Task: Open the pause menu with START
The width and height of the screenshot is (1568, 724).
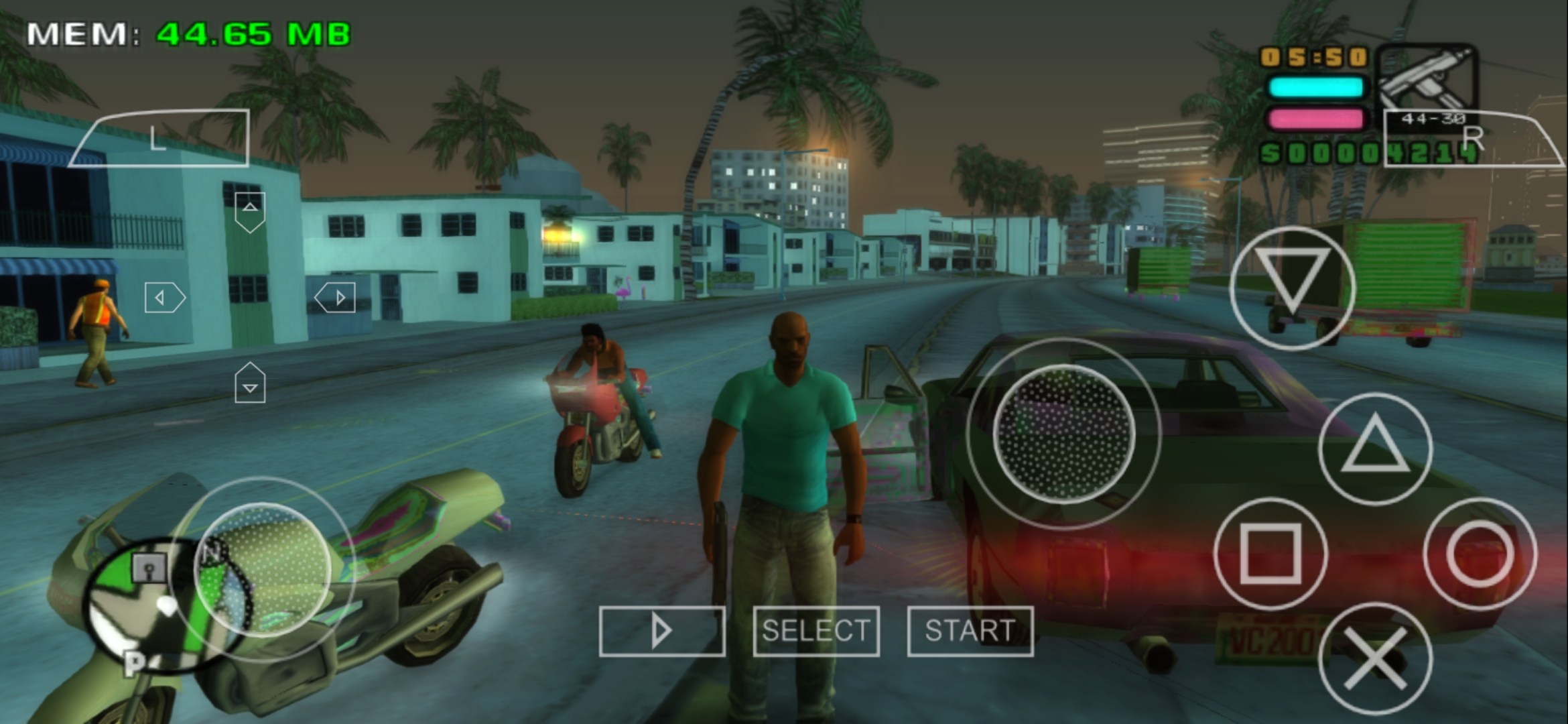Action: coord(970,630)
